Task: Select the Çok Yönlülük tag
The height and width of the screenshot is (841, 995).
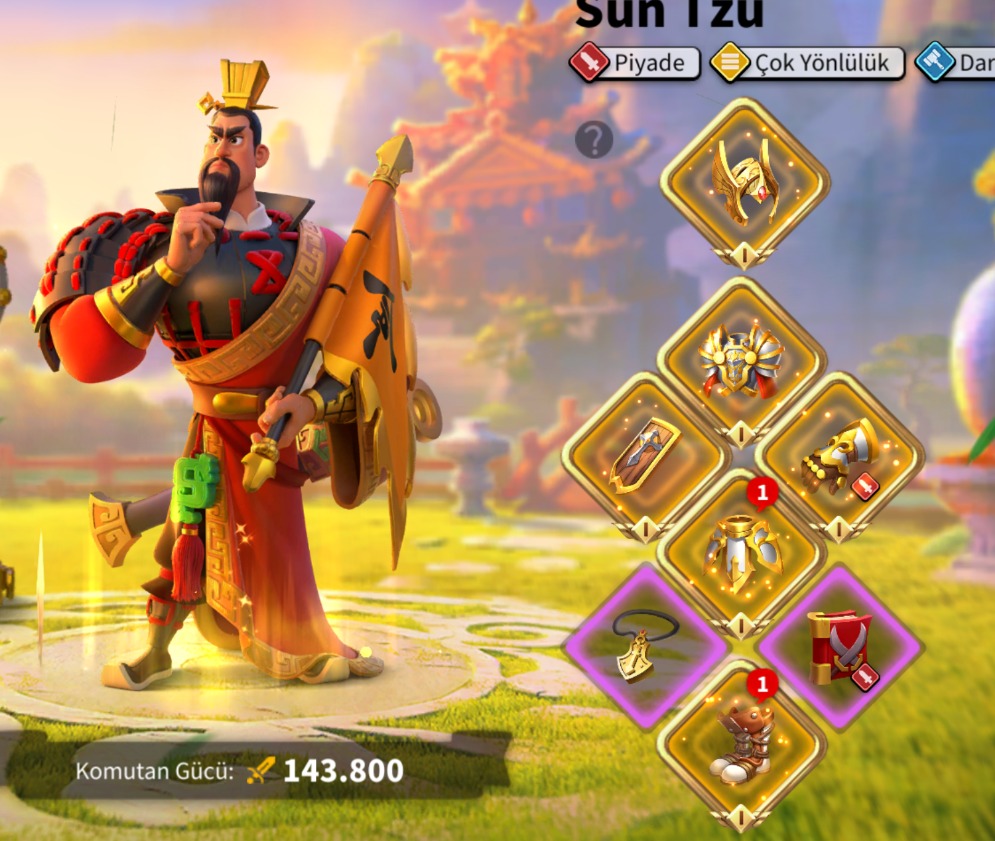Action: (807, 63)
